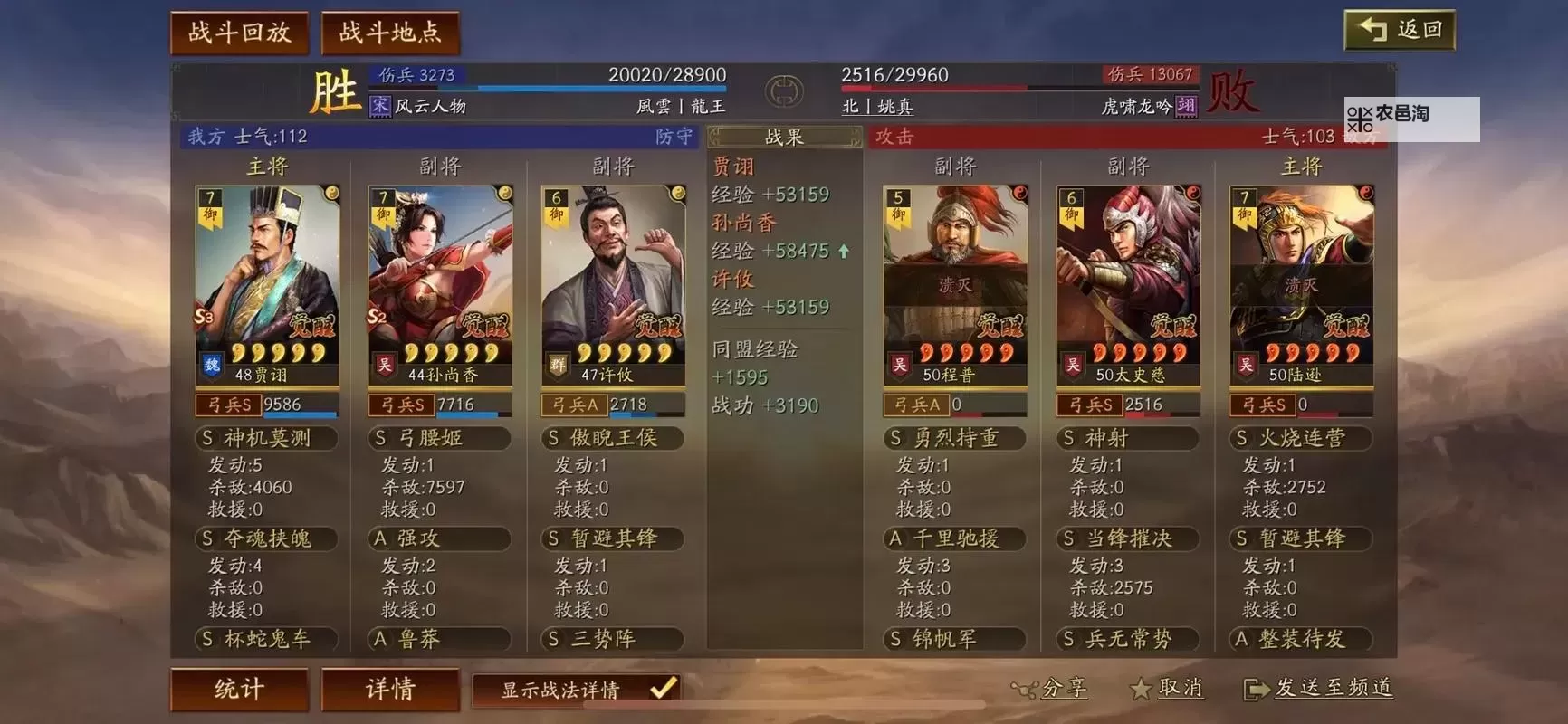The width and height of the screenshot is (1568, 724).
Task: Click the S 火烧连营 skill label under 陆逊
Action: [x=1300, y=438]
